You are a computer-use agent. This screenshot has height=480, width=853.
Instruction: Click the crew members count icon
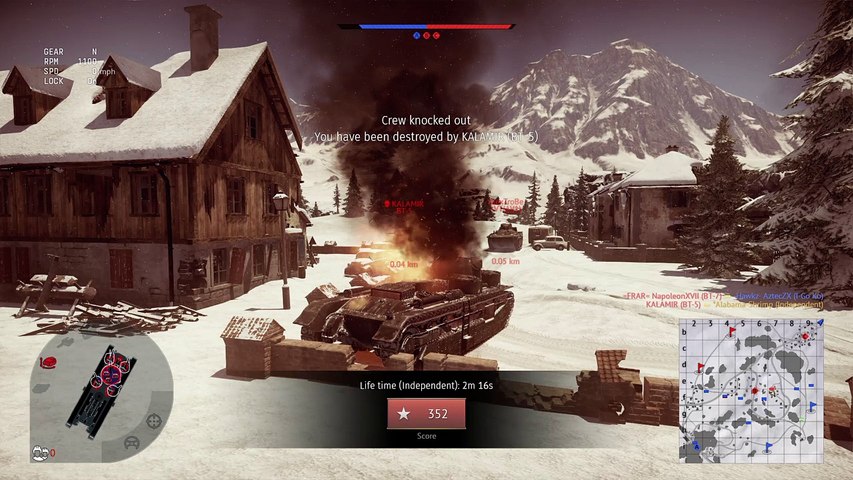click(41, 452)
